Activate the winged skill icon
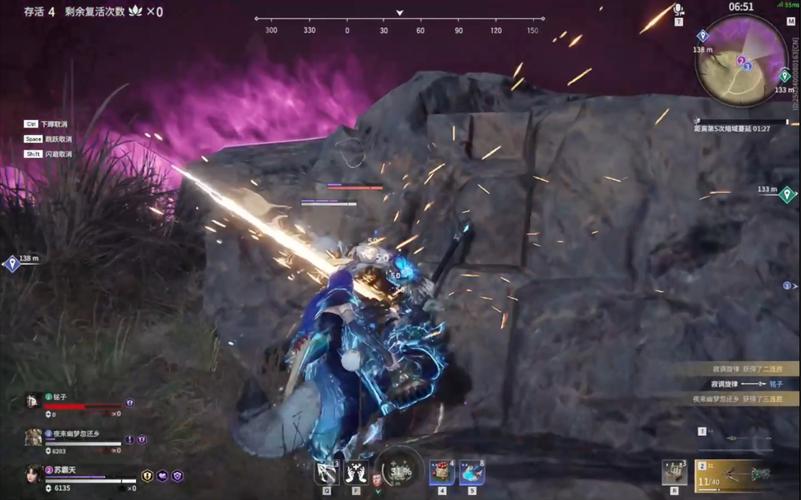 (x=355, y=471)
